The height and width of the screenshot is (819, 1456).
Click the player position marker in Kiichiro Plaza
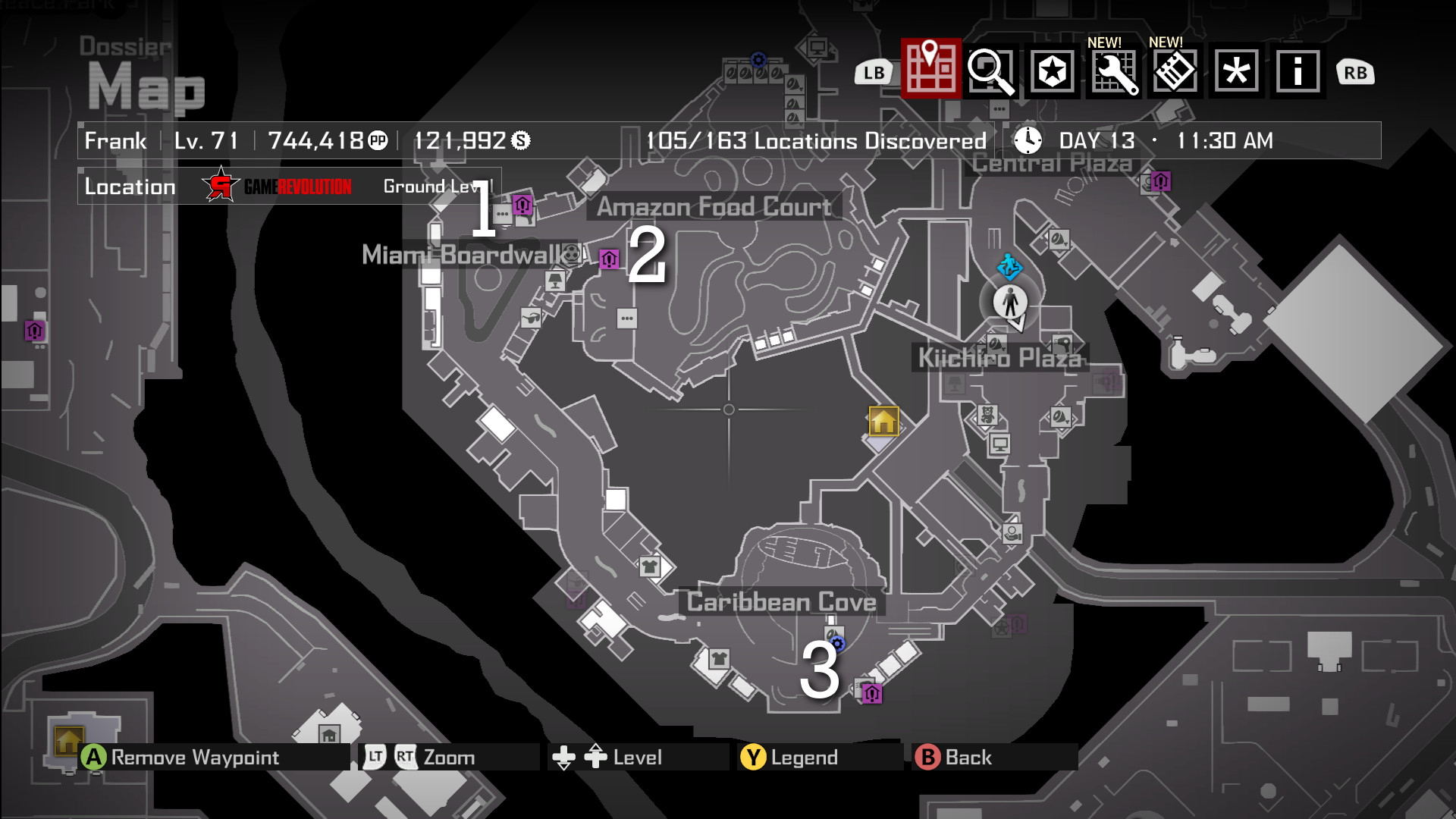click(1010, 302)
